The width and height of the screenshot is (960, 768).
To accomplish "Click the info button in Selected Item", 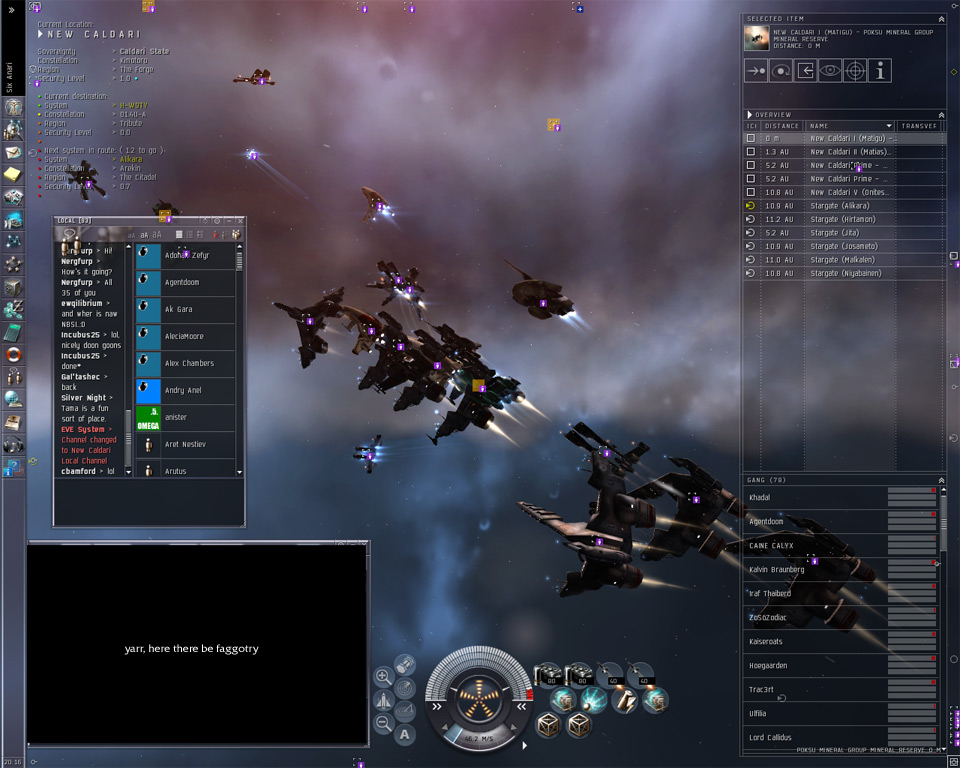I will pyautogui.click(x=880, y=71).
